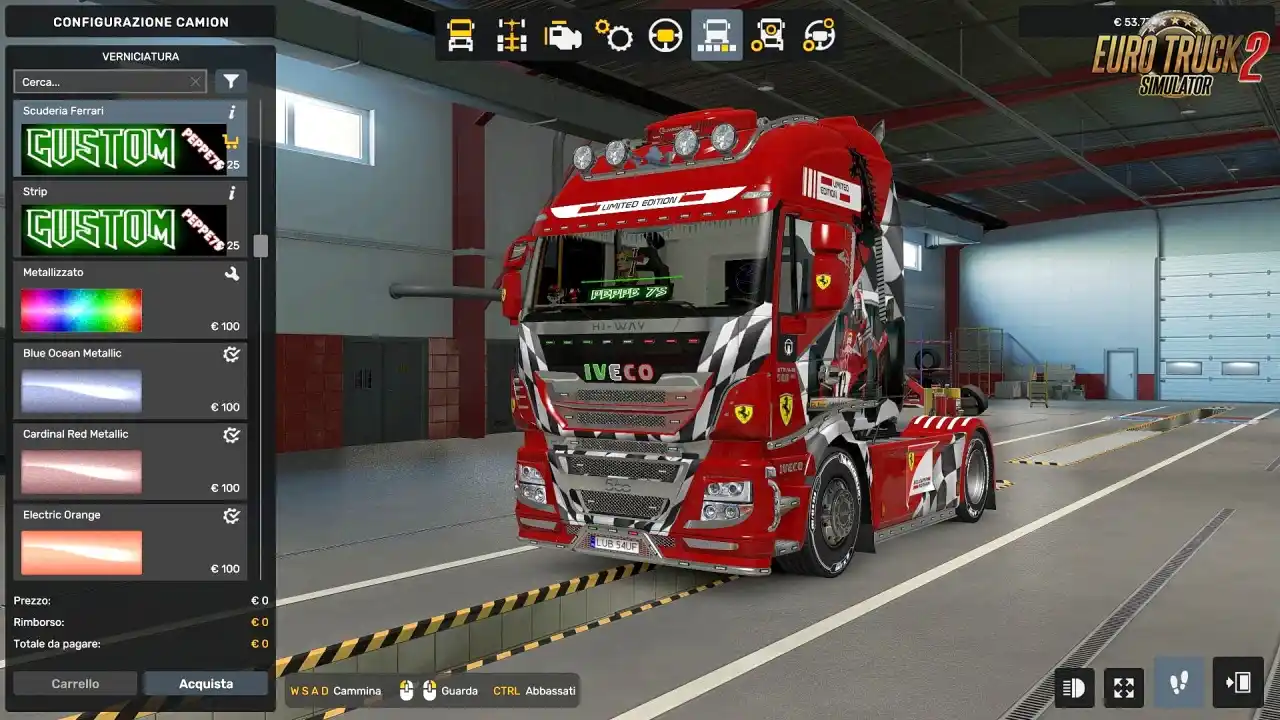The image size is (1280, 720).
Task: Click the Acquista purchase button
Action: pos(206,684)
